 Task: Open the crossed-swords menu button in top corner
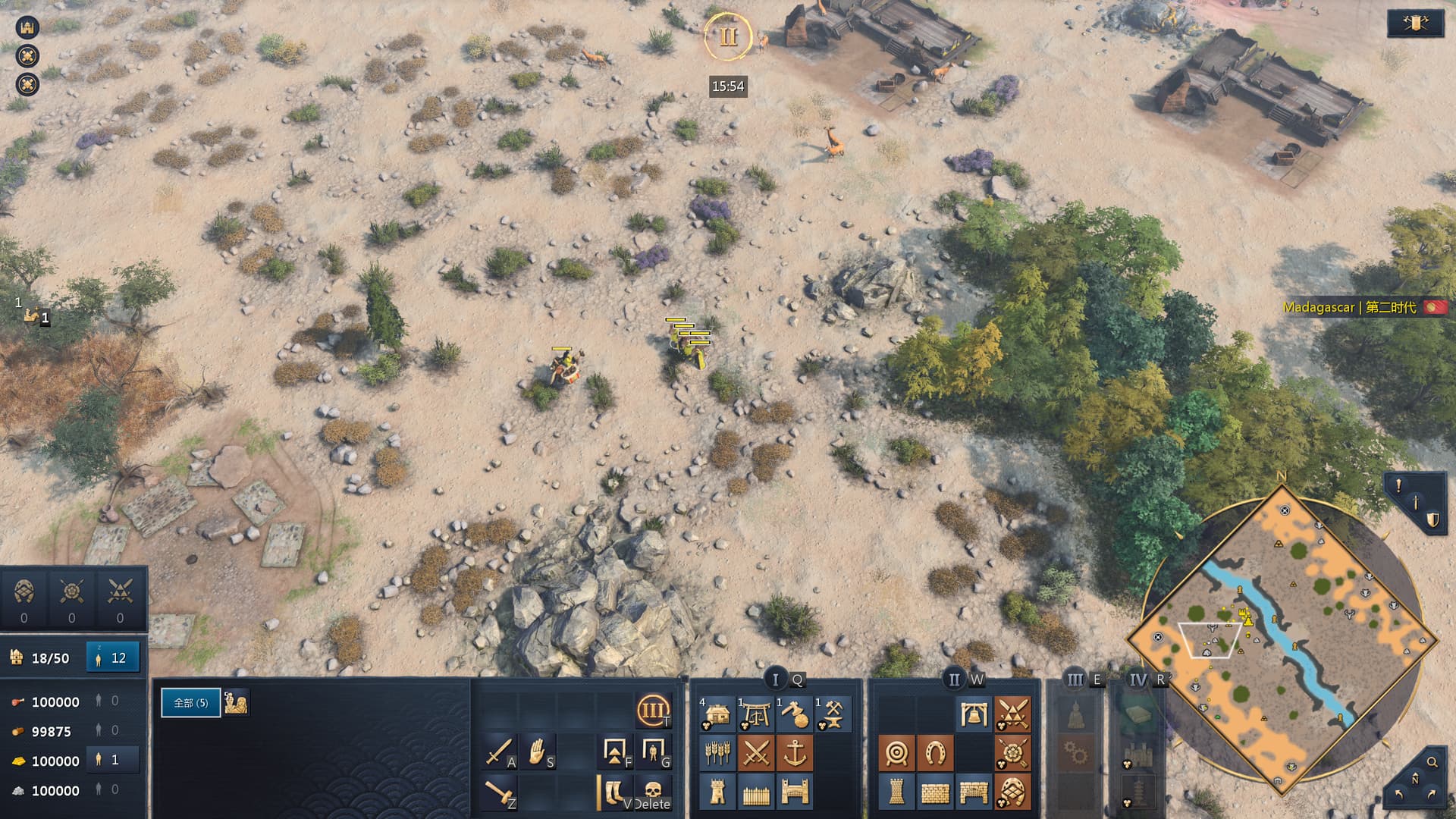(x=1414, y=24)
